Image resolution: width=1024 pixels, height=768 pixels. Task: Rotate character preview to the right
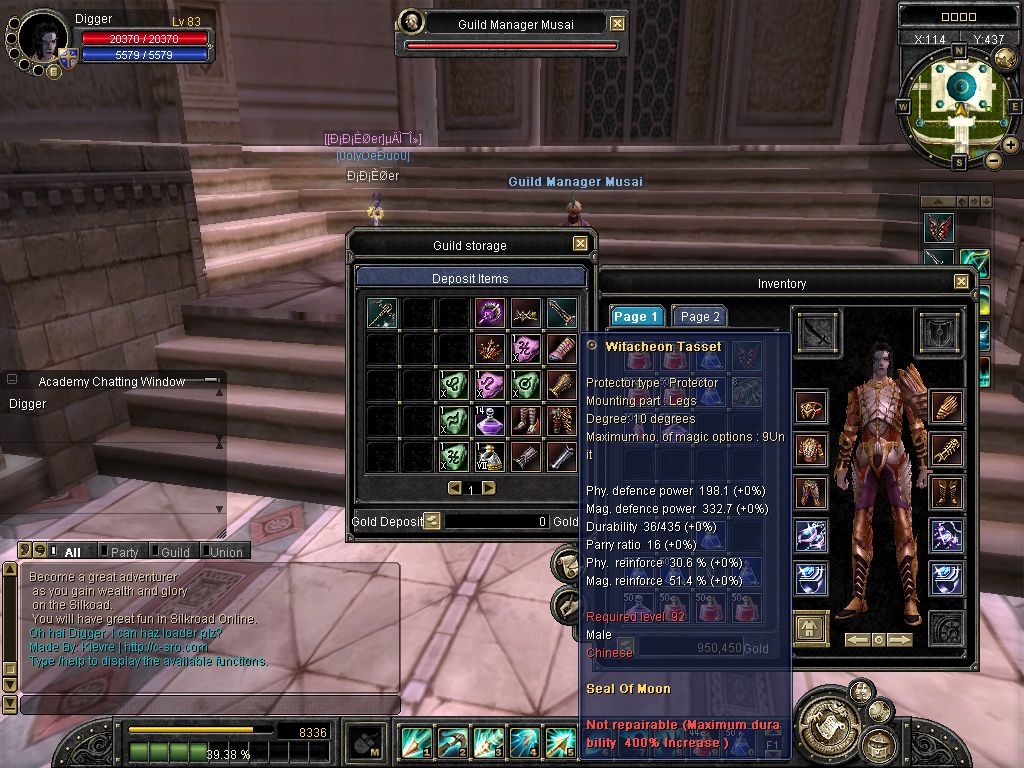pos(900,639)
